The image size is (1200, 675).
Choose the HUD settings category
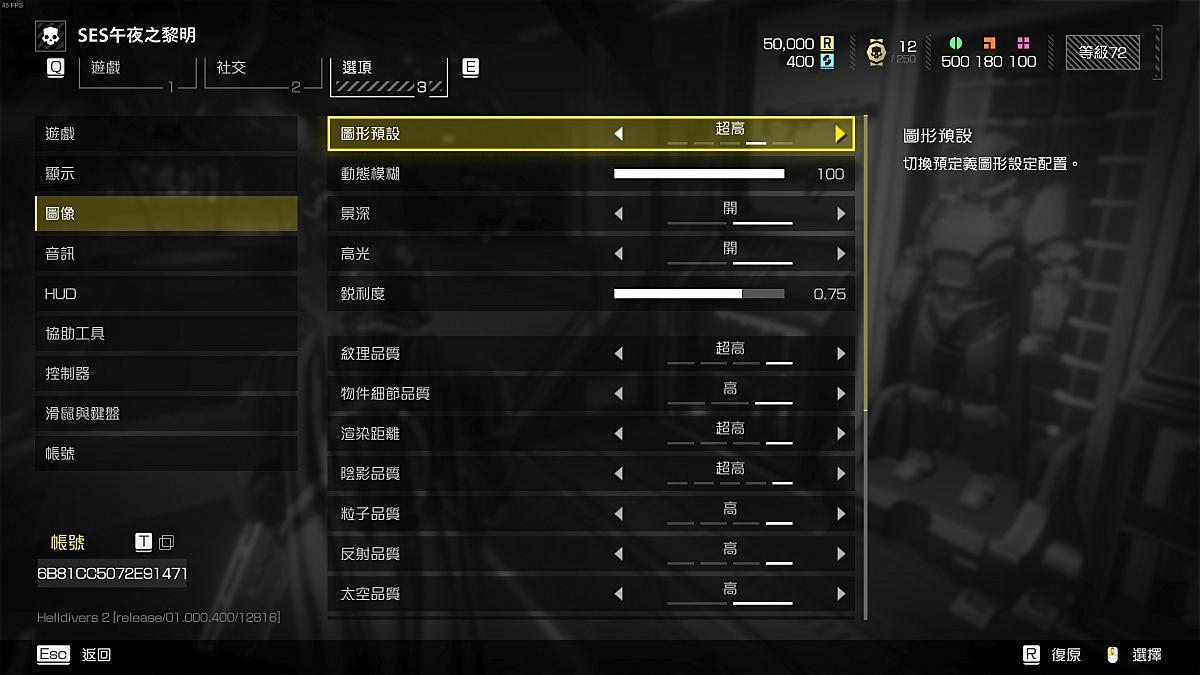[166, 294]
